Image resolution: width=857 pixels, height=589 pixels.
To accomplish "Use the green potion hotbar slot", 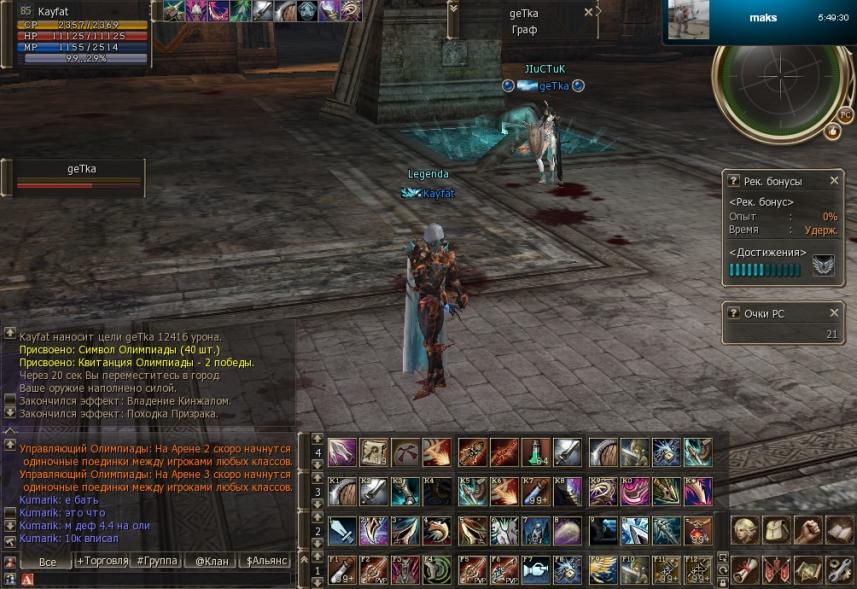I will [x=536, y=452].
